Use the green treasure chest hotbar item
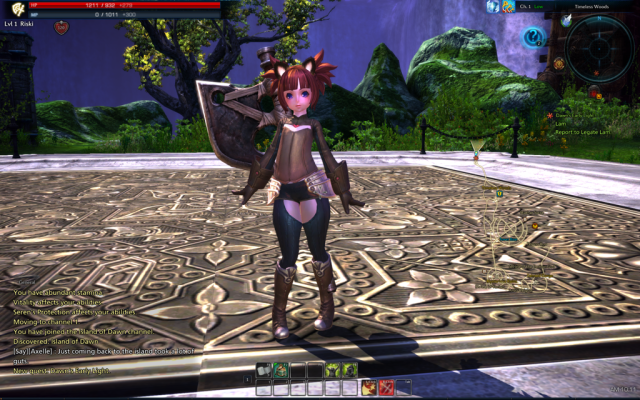The image size is (640, 400). tap(280, 370)
